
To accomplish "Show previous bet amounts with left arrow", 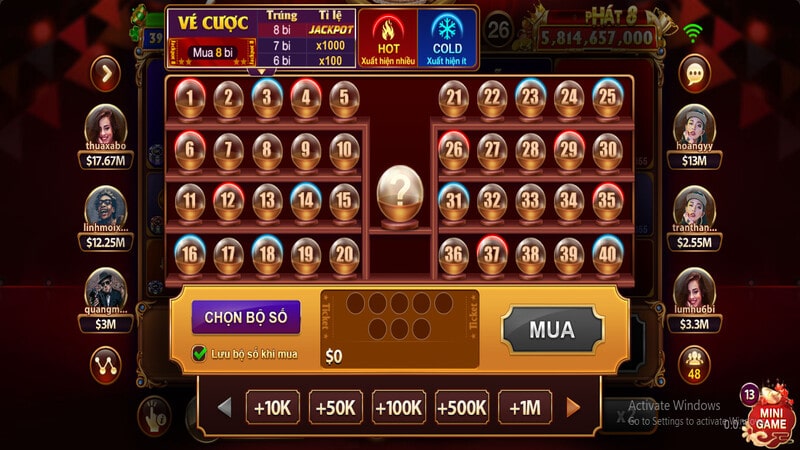I will pos(225,407).
